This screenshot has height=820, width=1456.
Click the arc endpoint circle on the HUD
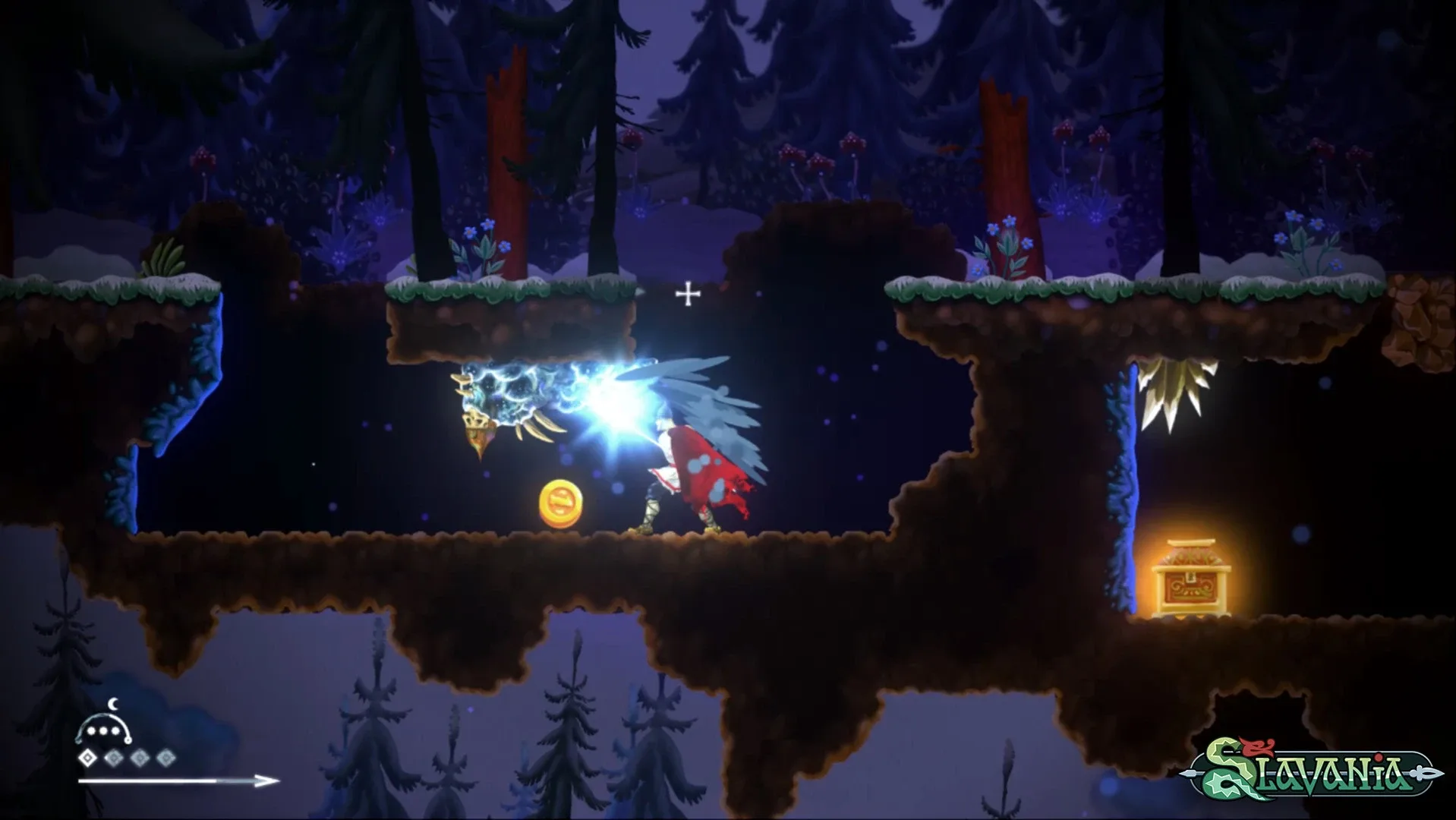tap(128, 740)
